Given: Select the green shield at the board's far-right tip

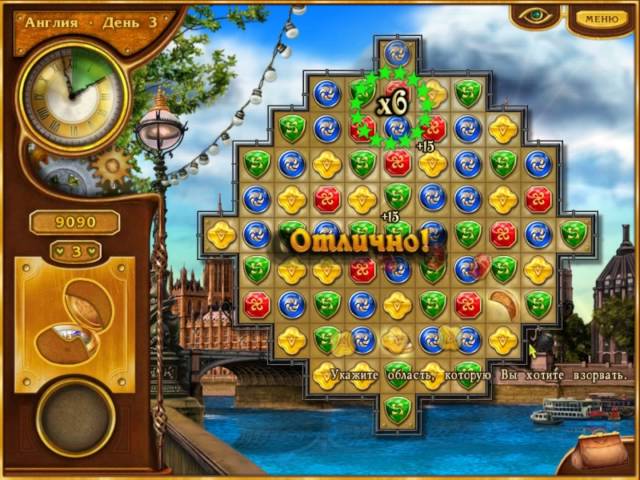Looking at the screenshot, I should tap(573, 233).
